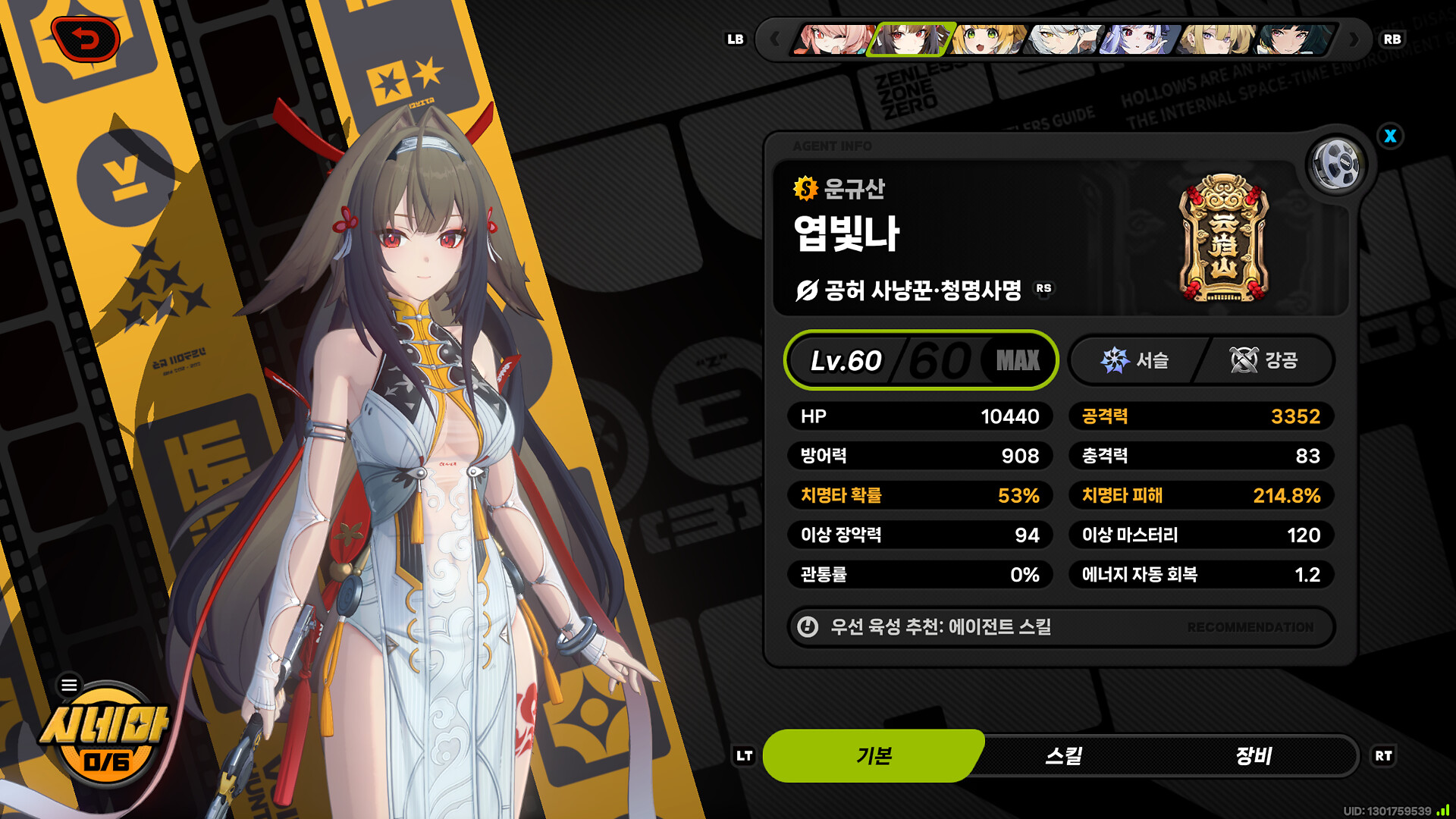
Task: Close the agent info panel
Action: pos(1390,136)
